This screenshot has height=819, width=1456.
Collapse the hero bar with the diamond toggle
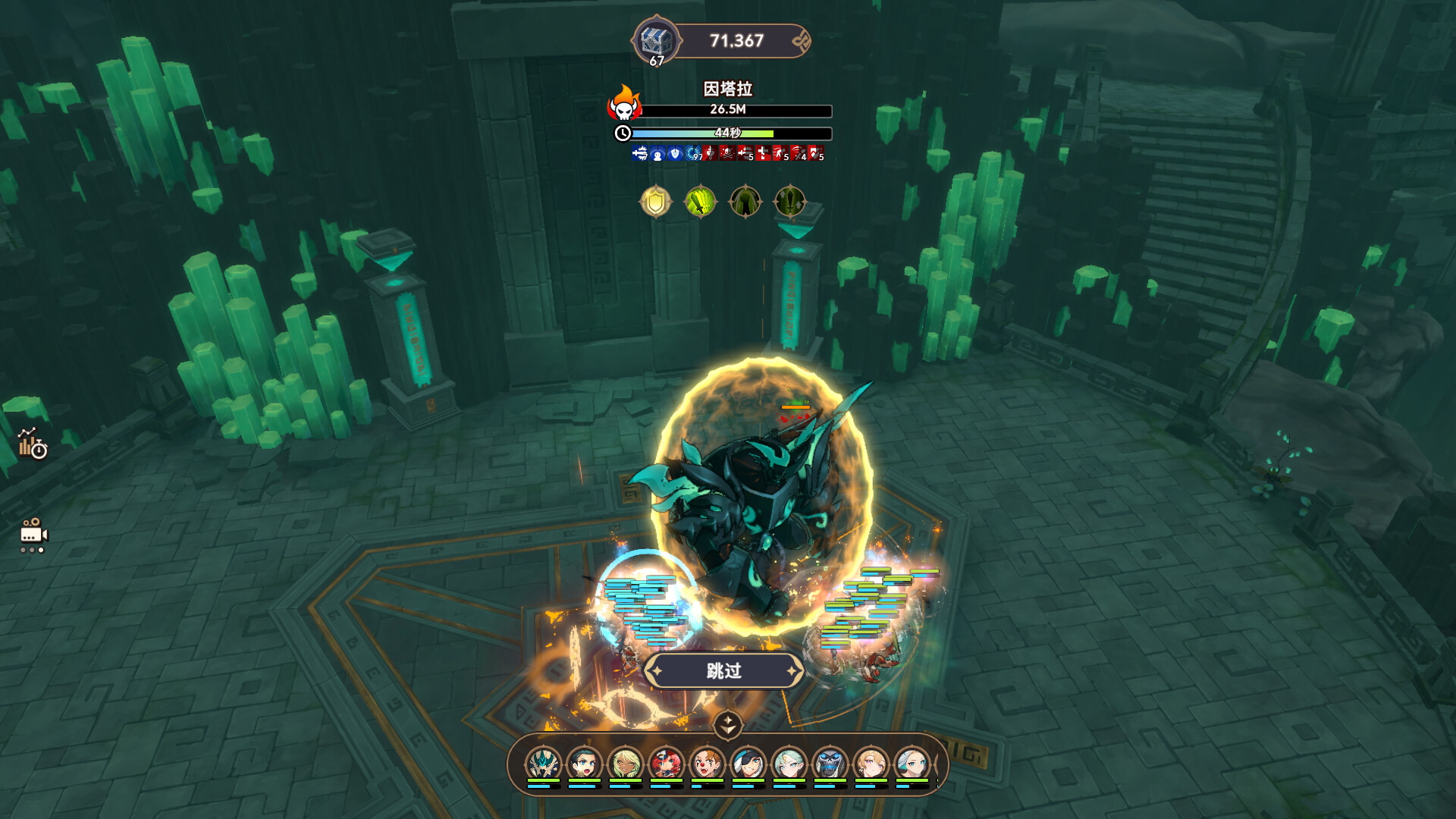pyautogui.click(x=727, y=724)
